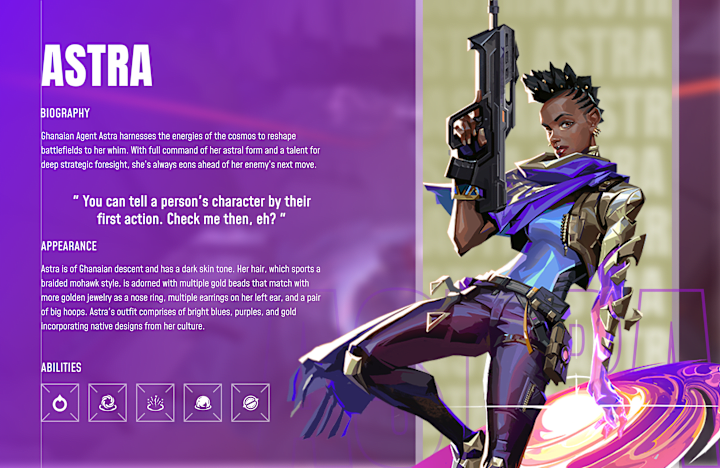Show the ringed planet ability icon
This screenshot has height=468, width=720.
(250, 403)
